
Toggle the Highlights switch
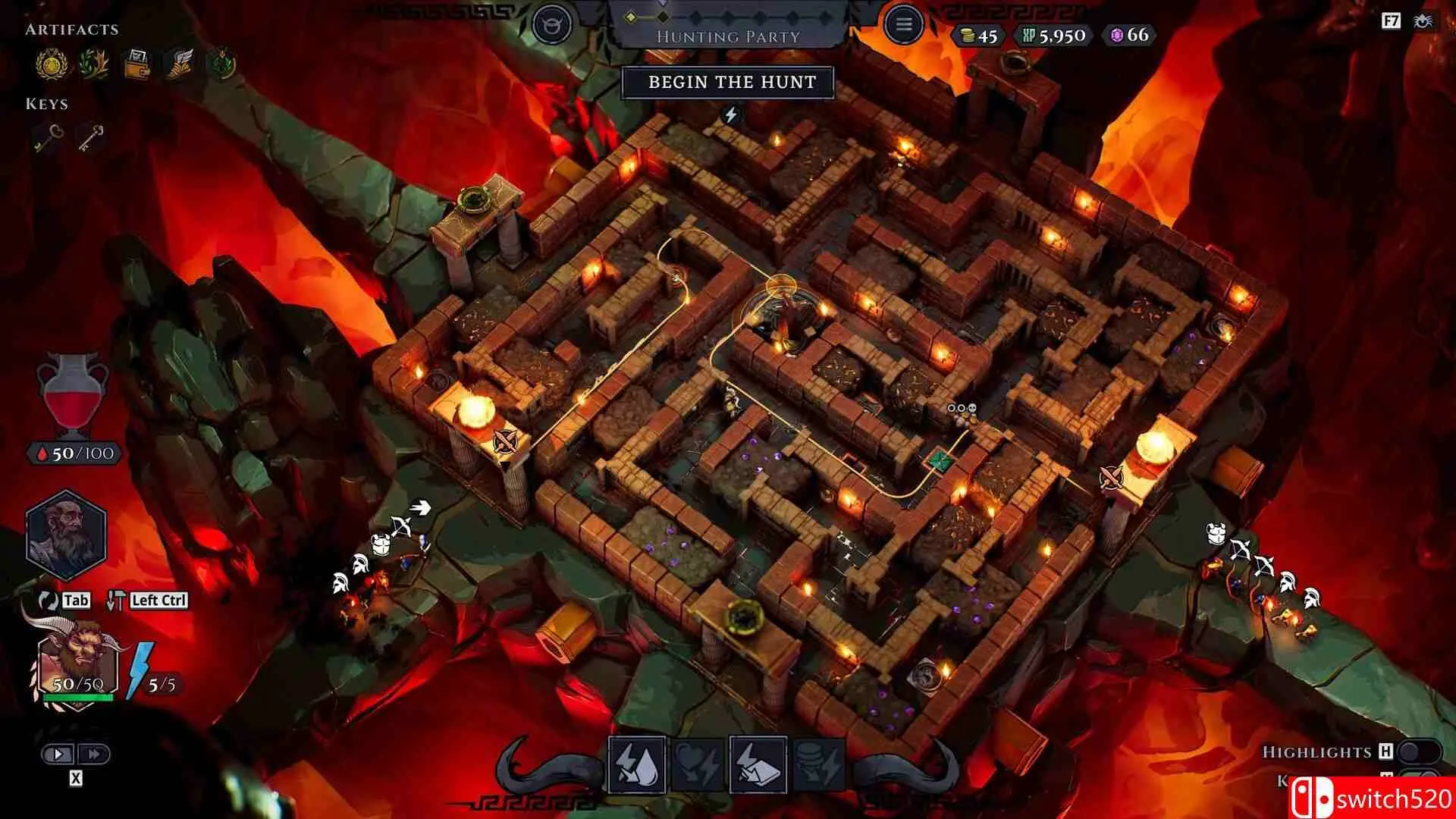coord(1417,752)
